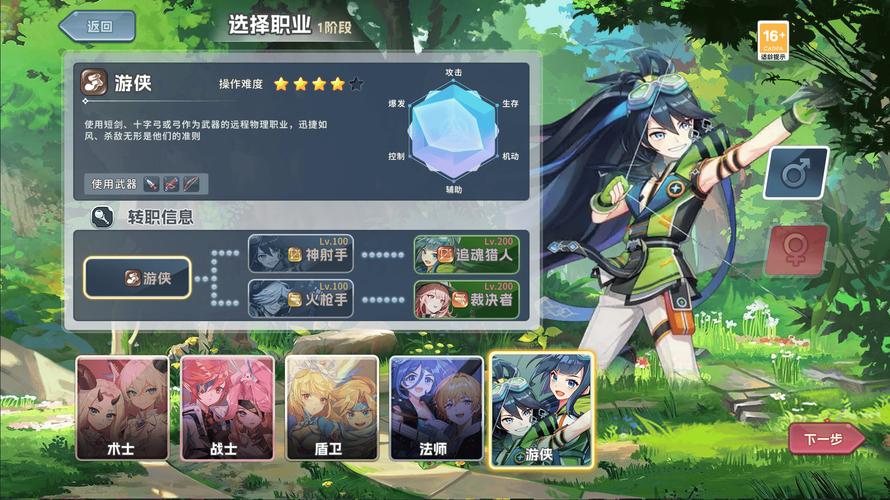The width and height of the screenshot is (890, 500).
Task: Choose the male gender icon
Action: (x=796, y=173)
